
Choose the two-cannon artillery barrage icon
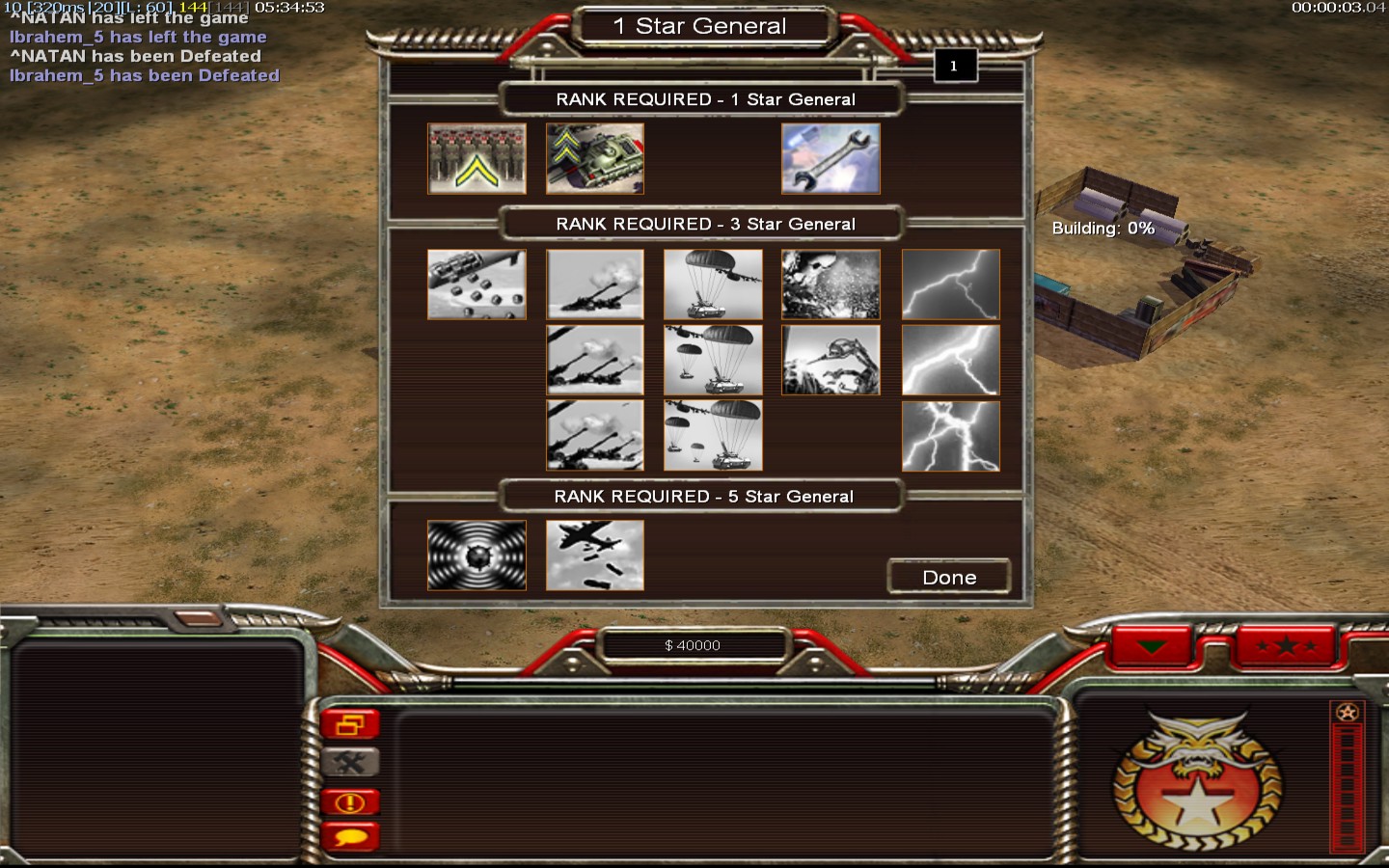595,360
